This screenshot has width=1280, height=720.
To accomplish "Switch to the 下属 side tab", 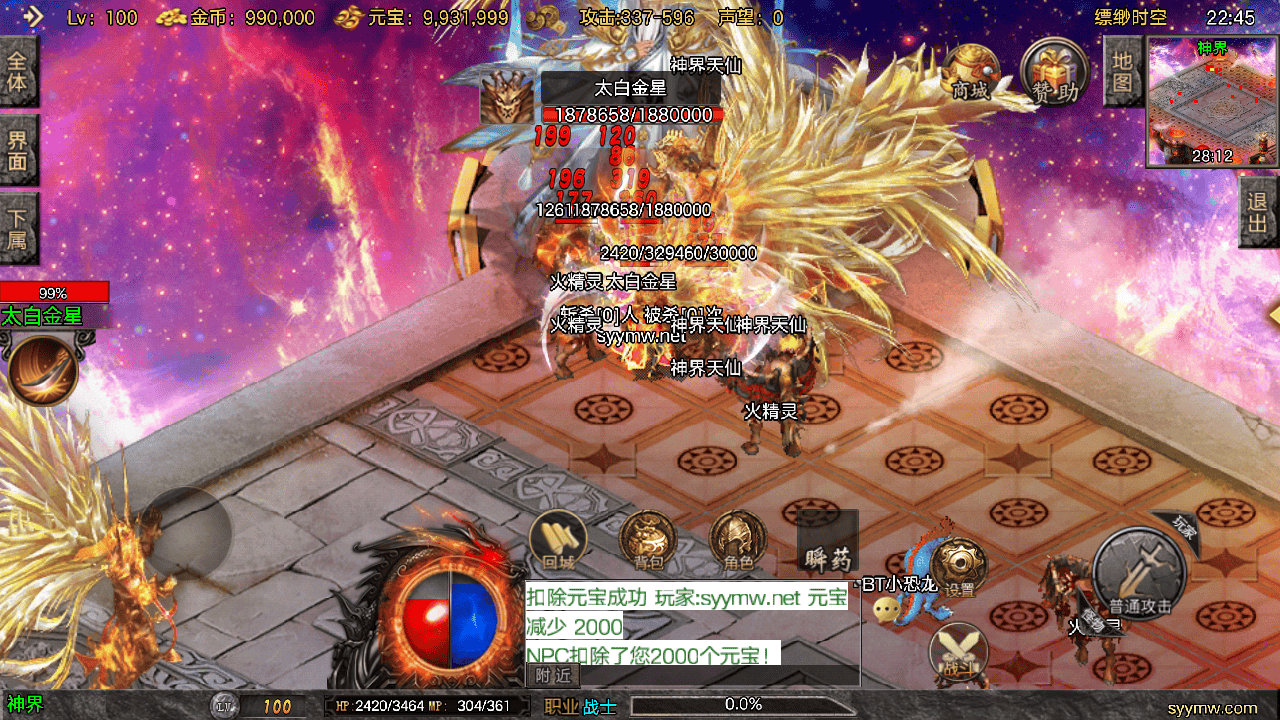I will 18,226.
